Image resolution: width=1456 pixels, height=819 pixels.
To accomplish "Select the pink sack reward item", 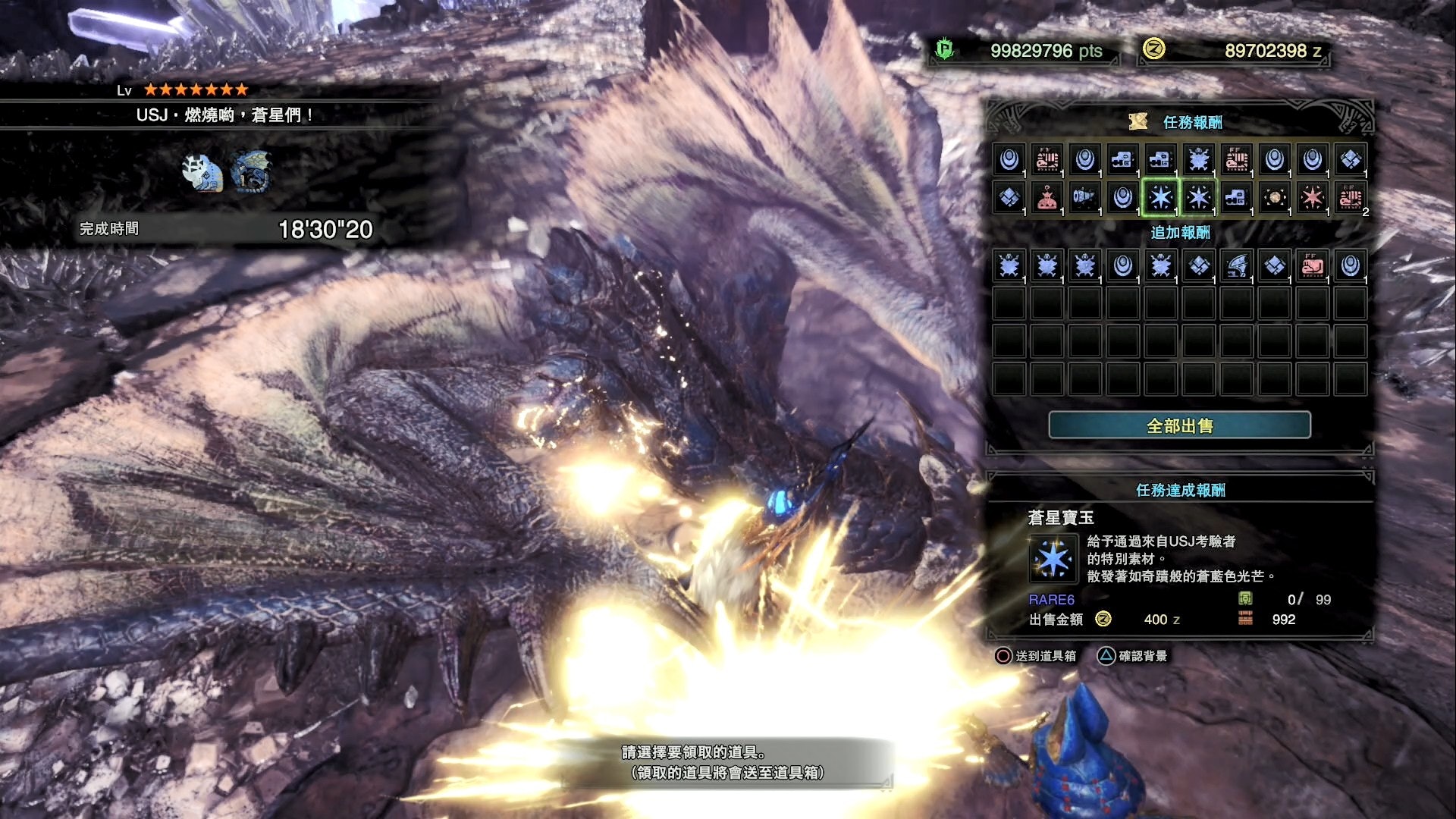I will pyautogui.click(x=1047, y=198).
